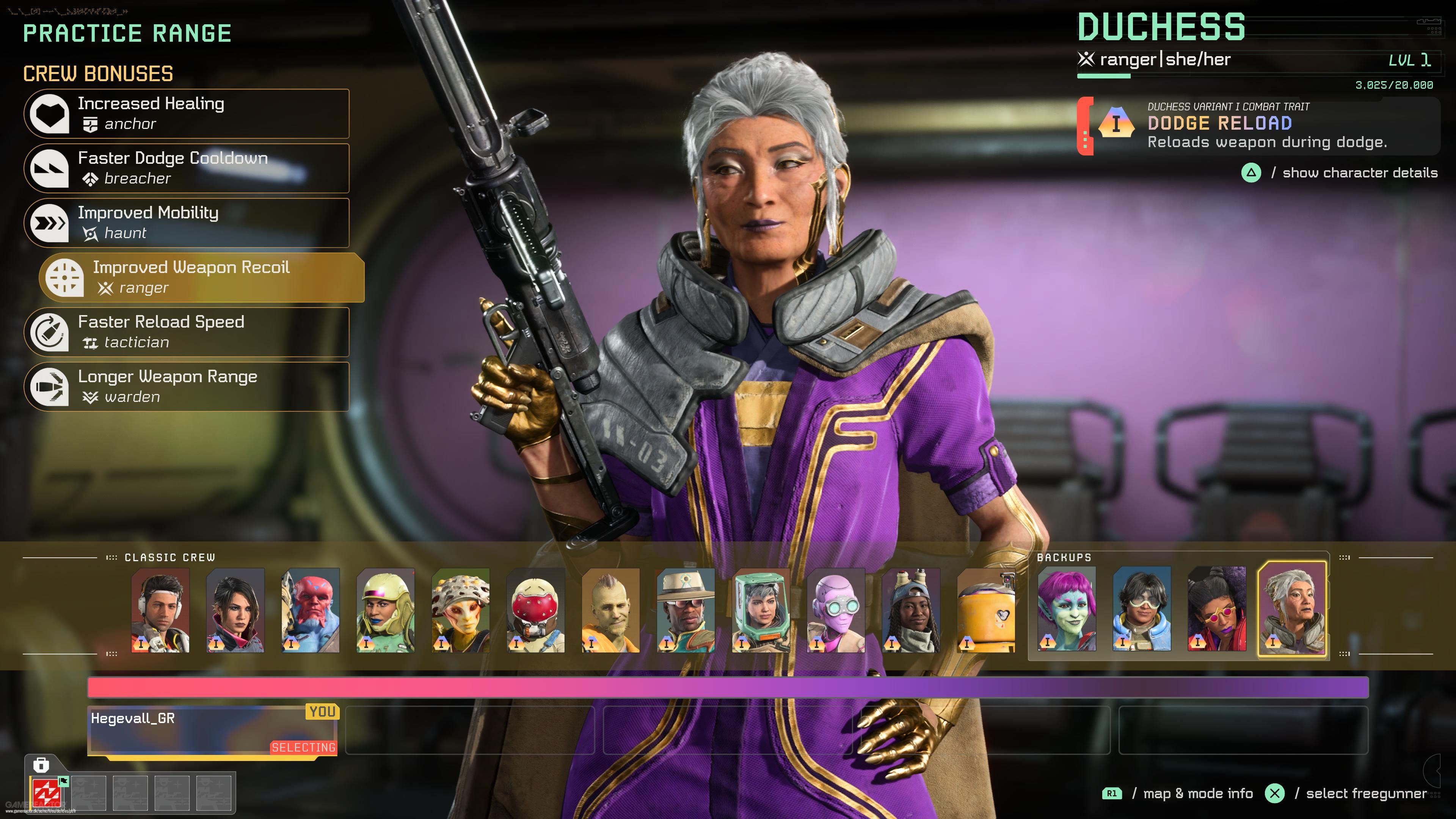The width and height of the screenshot is (1456, 819).
Task: Select the Faster Dodge Cooldown breacher bonus
Action: (187, 168)
